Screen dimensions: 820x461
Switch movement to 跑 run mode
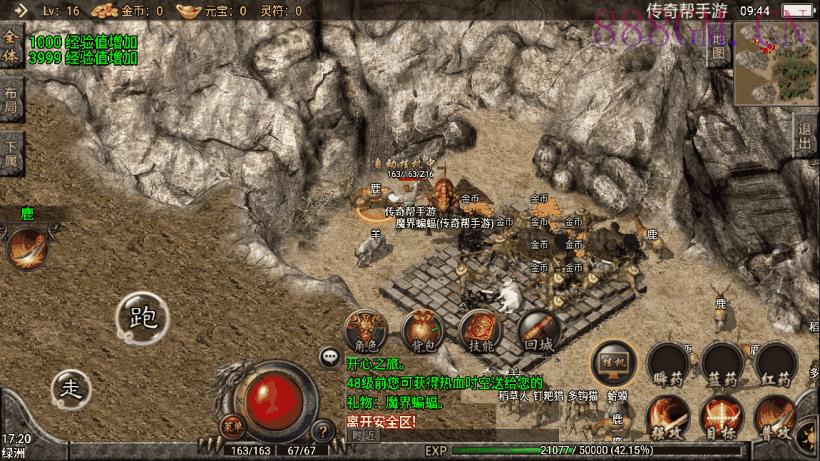142,317
